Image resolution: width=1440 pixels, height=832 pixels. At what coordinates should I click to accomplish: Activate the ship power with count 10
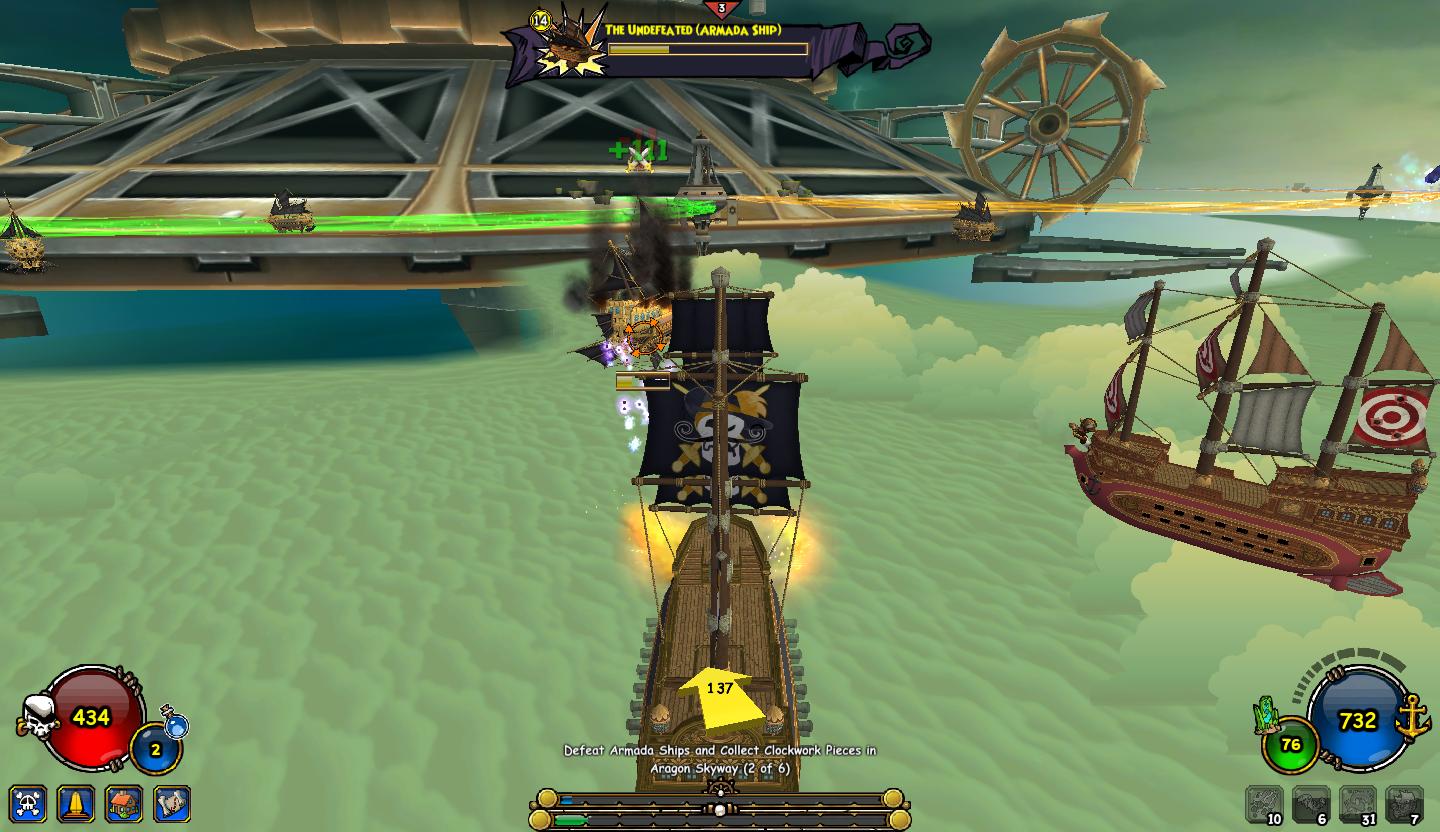point(1263,804)
